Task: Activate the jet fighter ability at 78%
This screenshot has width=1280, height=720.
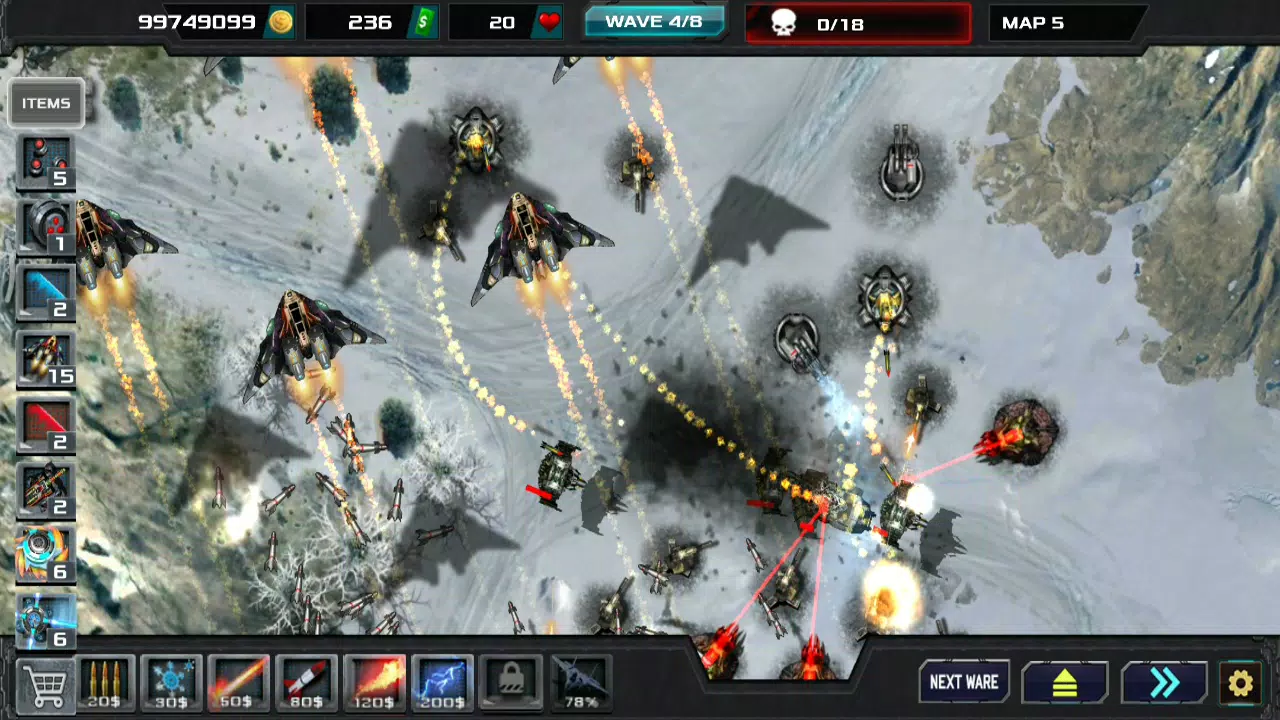Action: pyautogui.click(x=580, y=685)
